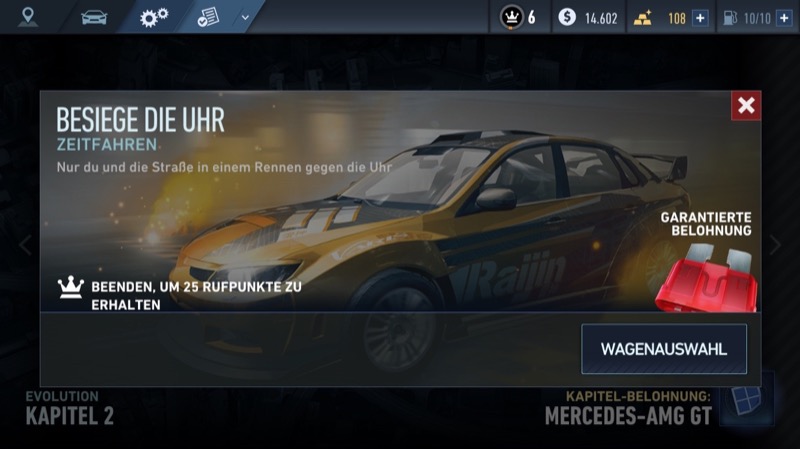Add more gold with the plus button
The height and width of the screenshot is (449, 800).
point(700,17)
